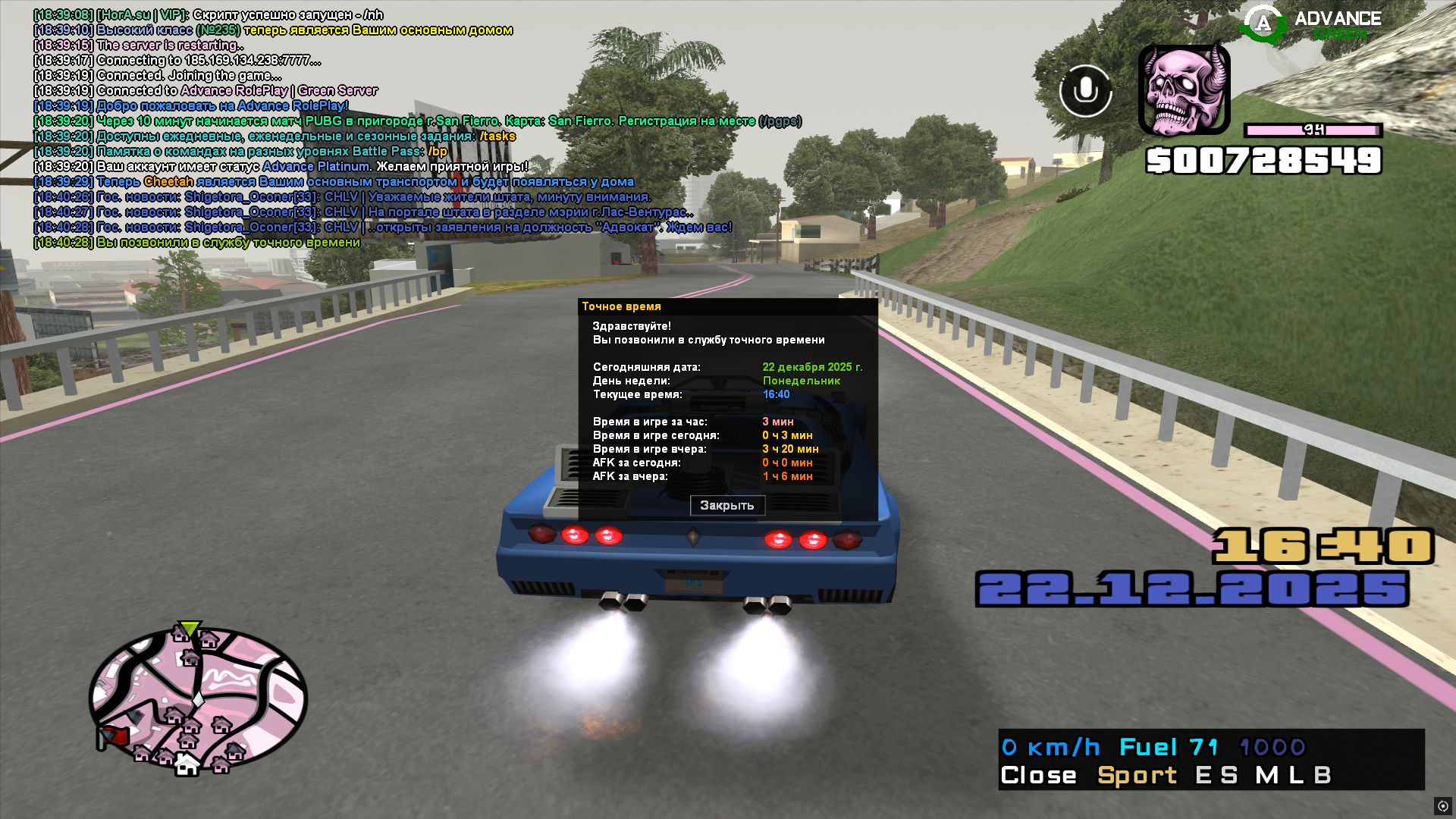Viewport: 1456px width, 819px height.
Task: Close the time service dialog with Закрыть
Action: [x=727, y=506]
